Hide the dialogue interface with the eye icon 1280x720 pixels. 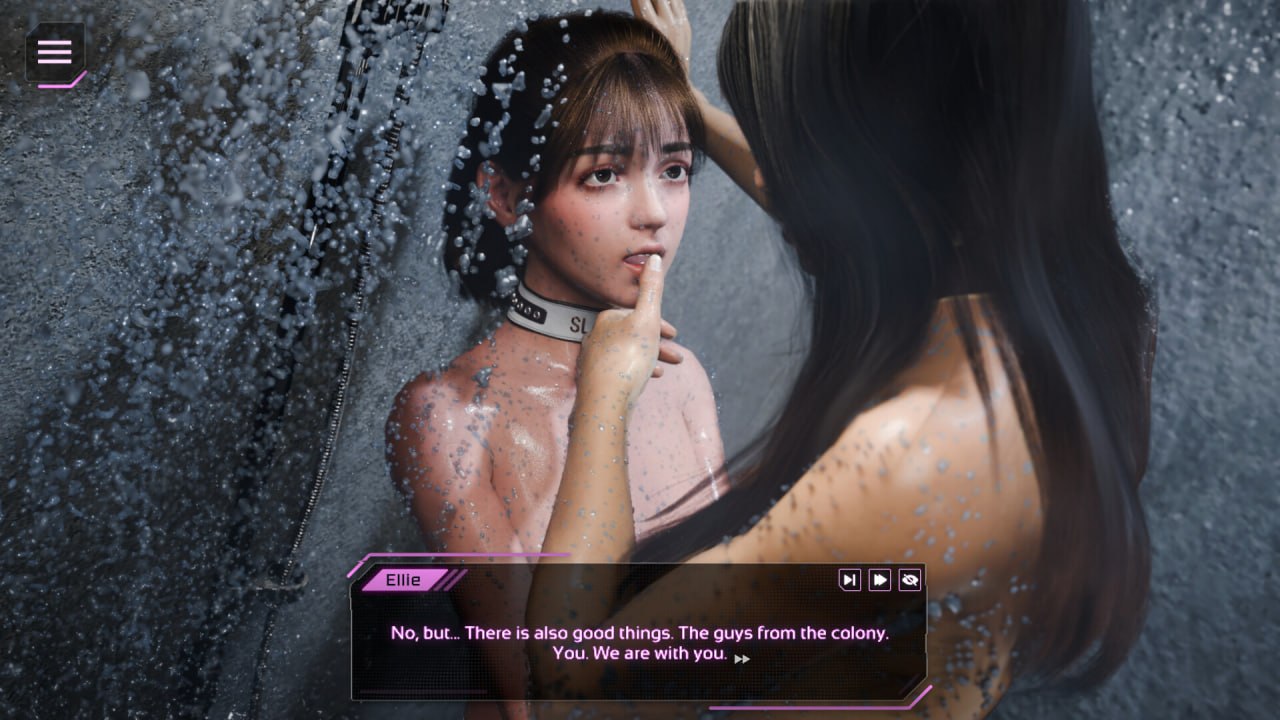[x=910, y=580]
